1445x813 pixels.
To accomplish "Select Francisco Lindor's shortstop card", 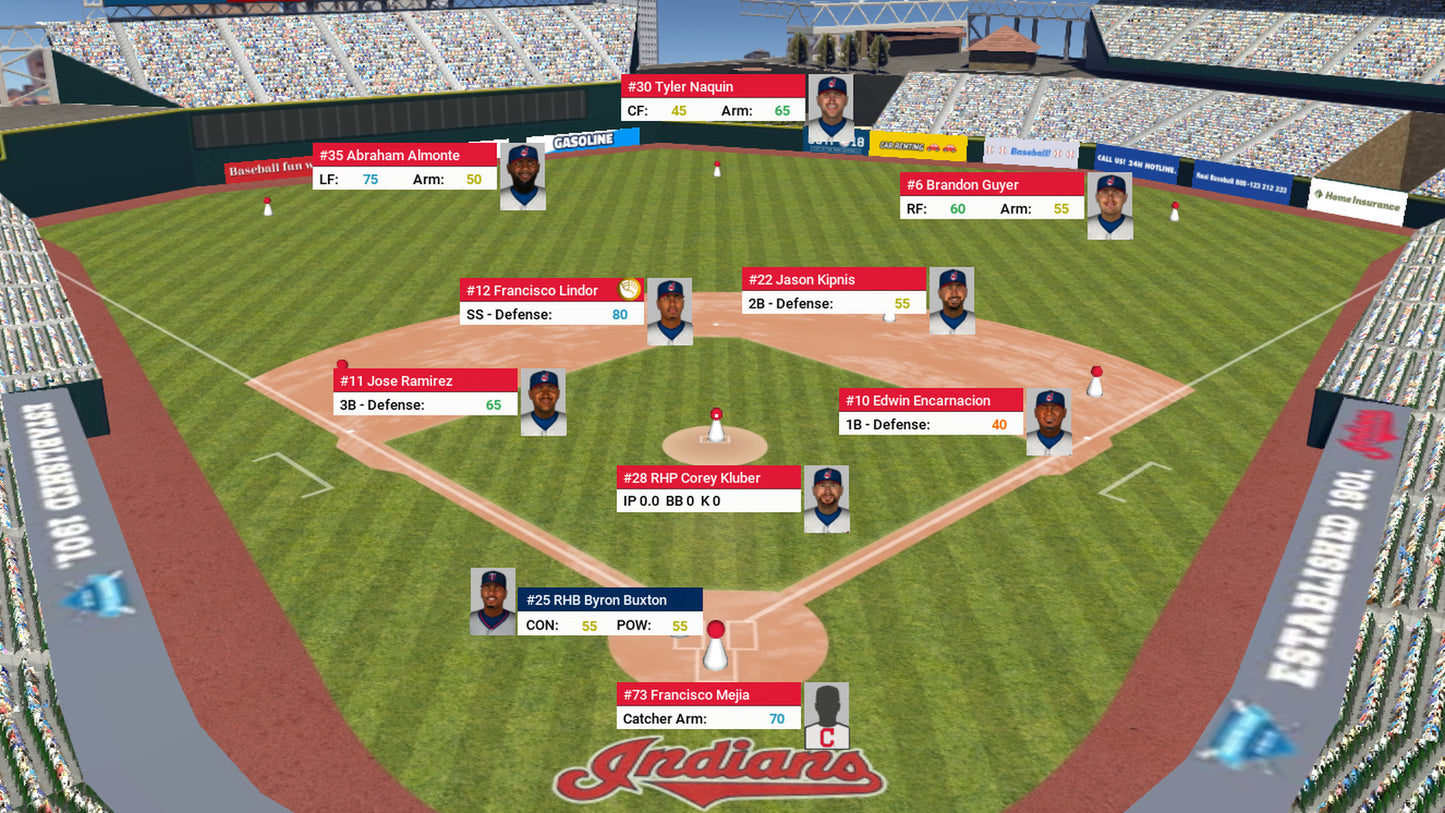I will pyautogui.click(x=552, y=302).
